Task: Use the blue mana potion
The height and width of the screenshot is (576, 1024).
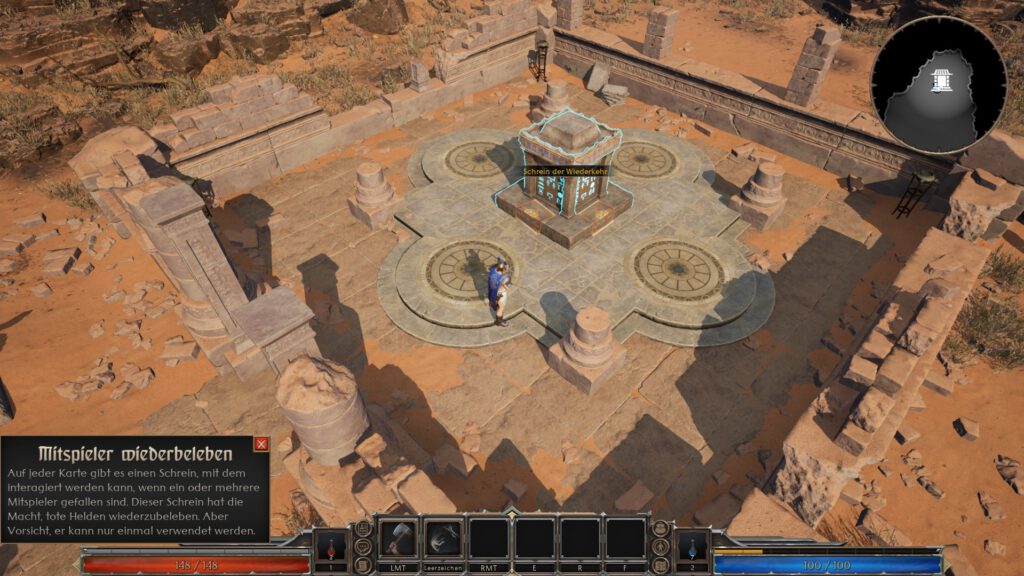Action: (692, 546)
